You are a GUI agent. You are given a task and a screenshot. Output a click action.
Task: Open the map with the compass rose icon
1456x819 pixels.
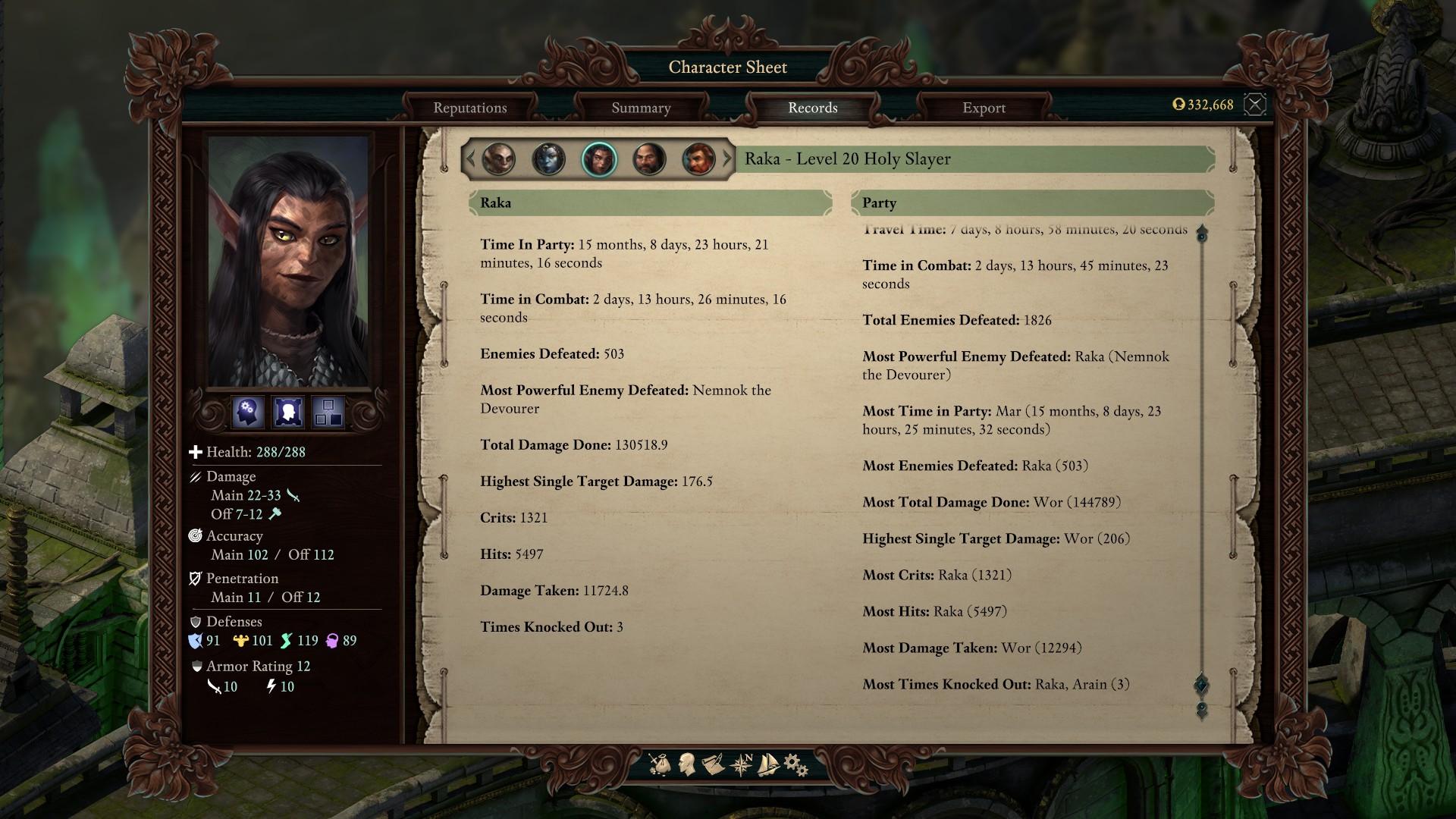tap(741, 764)
